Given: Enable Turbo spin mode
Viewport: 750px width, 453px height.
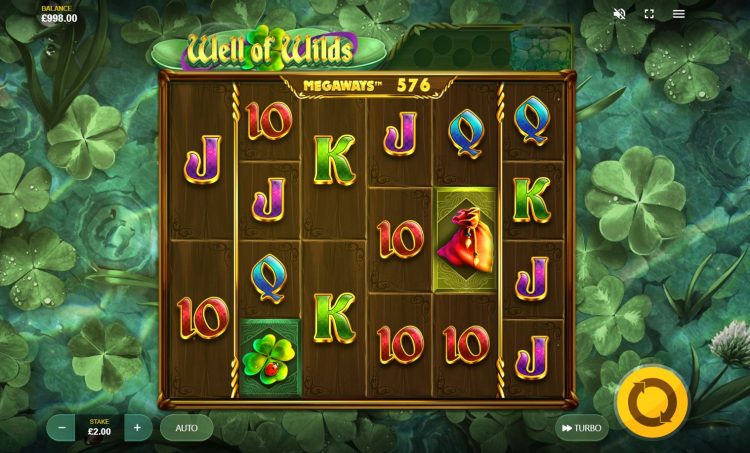Looking at the screenshot, I should coord(581,428).
